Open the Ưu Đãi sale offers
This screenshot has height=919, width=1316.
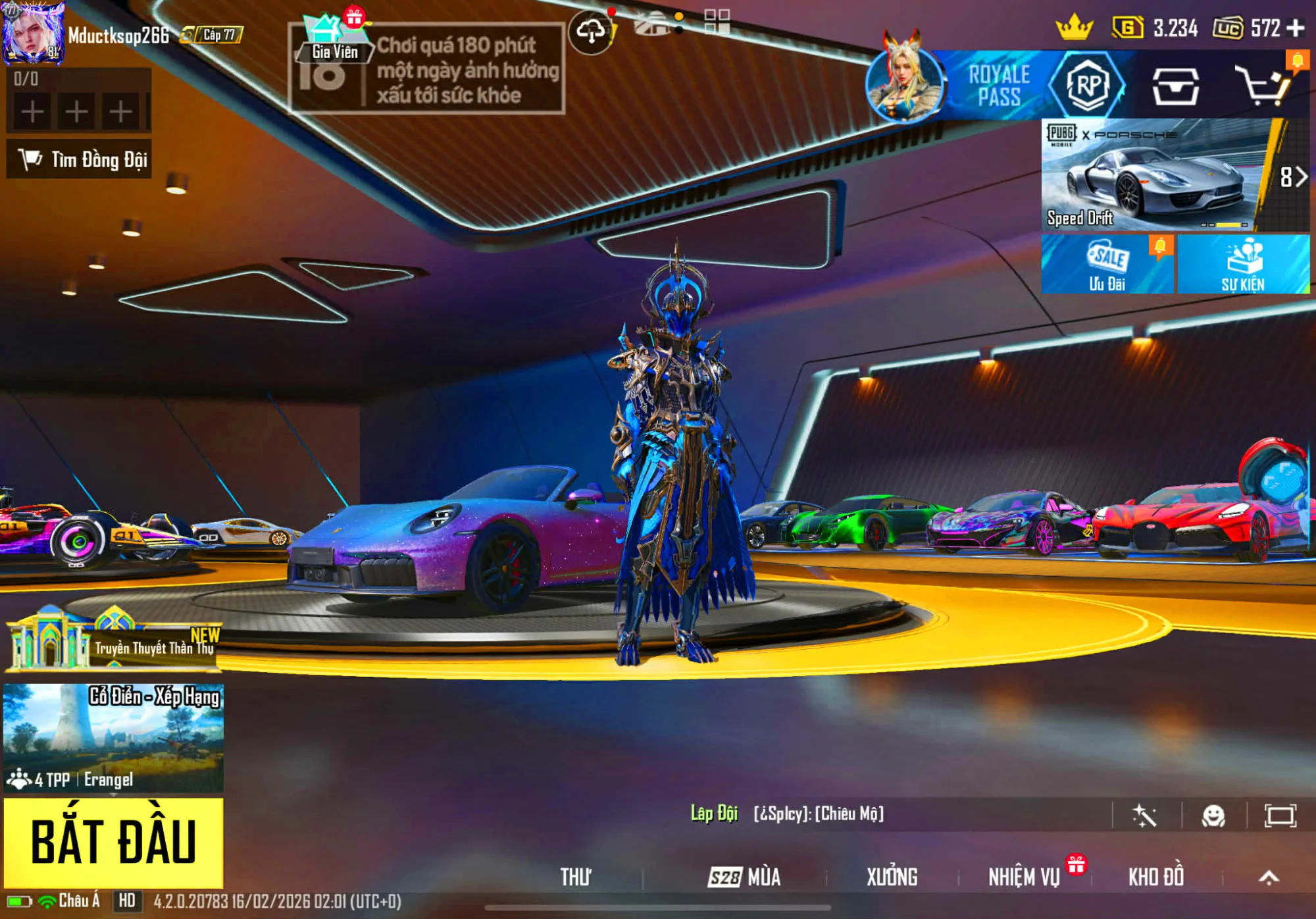pos(1107,265)
